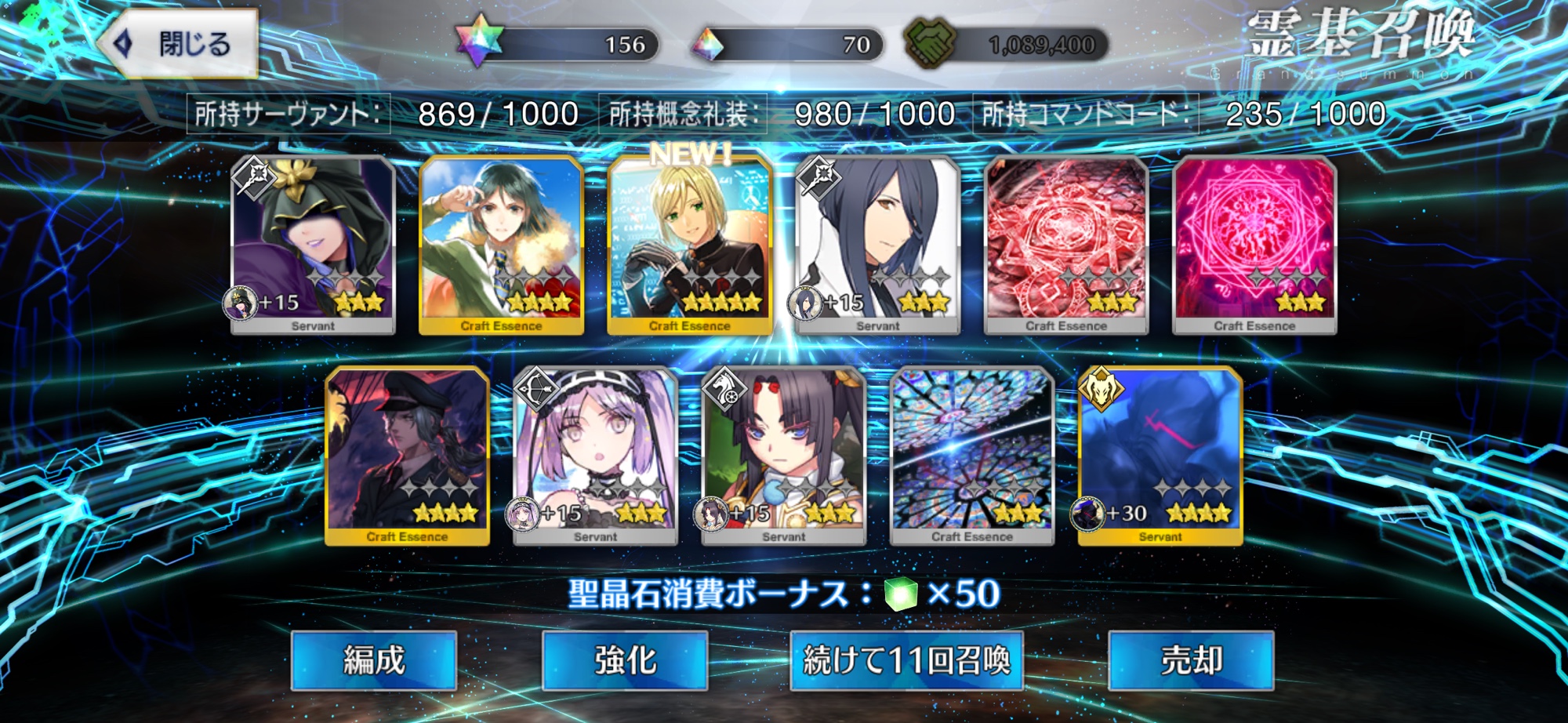This screenshot has width=1568, height=723.
Task: Select the dark armored four-star Servant card
Action: click(1160, 456)
